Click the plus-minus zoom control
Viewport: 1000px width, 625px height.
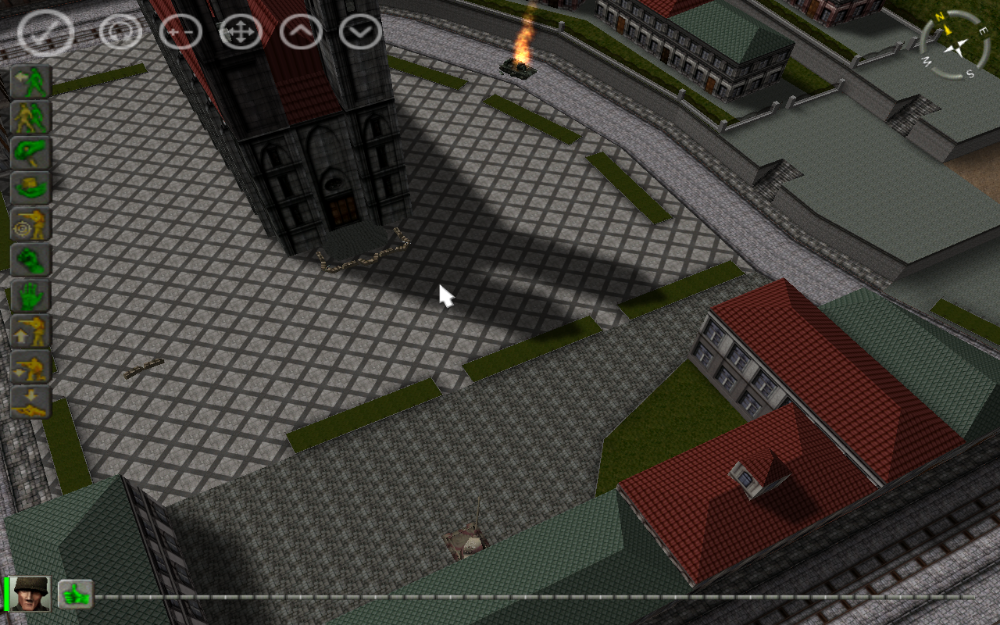[x=181, y=32]
